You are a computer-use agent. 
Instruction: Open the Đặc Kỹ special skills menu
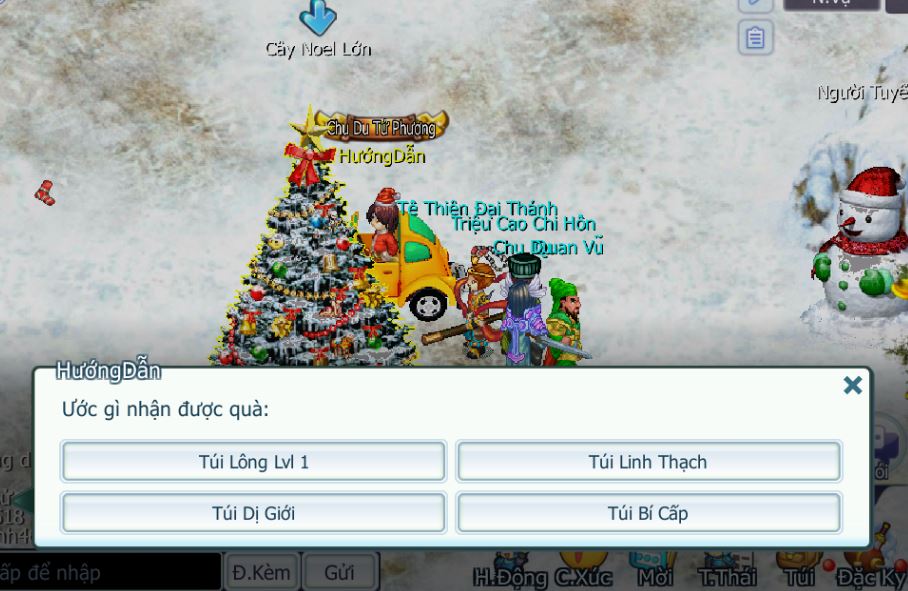[872, 573]
